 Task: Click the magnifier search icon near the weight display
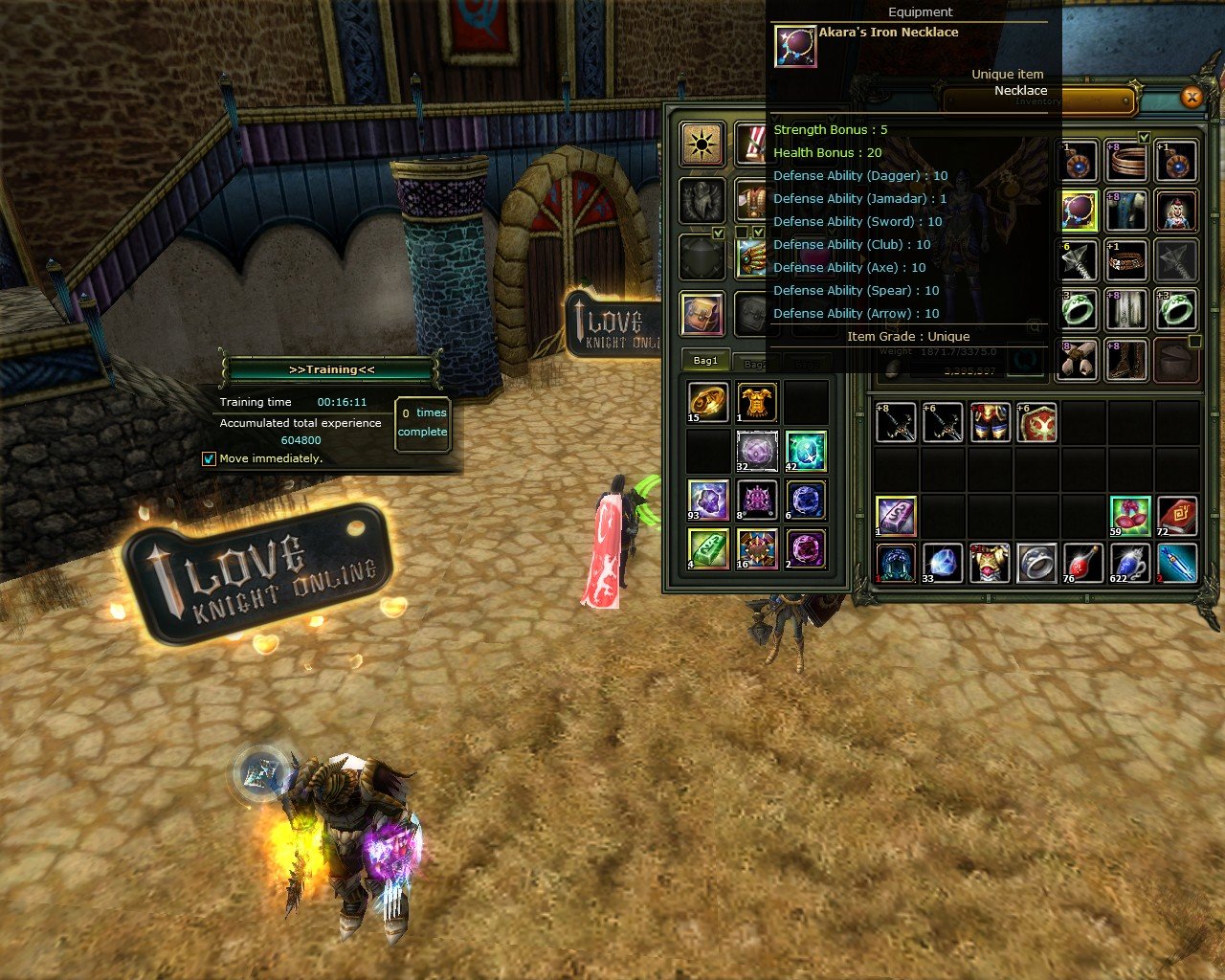(x=1034, y=327)
